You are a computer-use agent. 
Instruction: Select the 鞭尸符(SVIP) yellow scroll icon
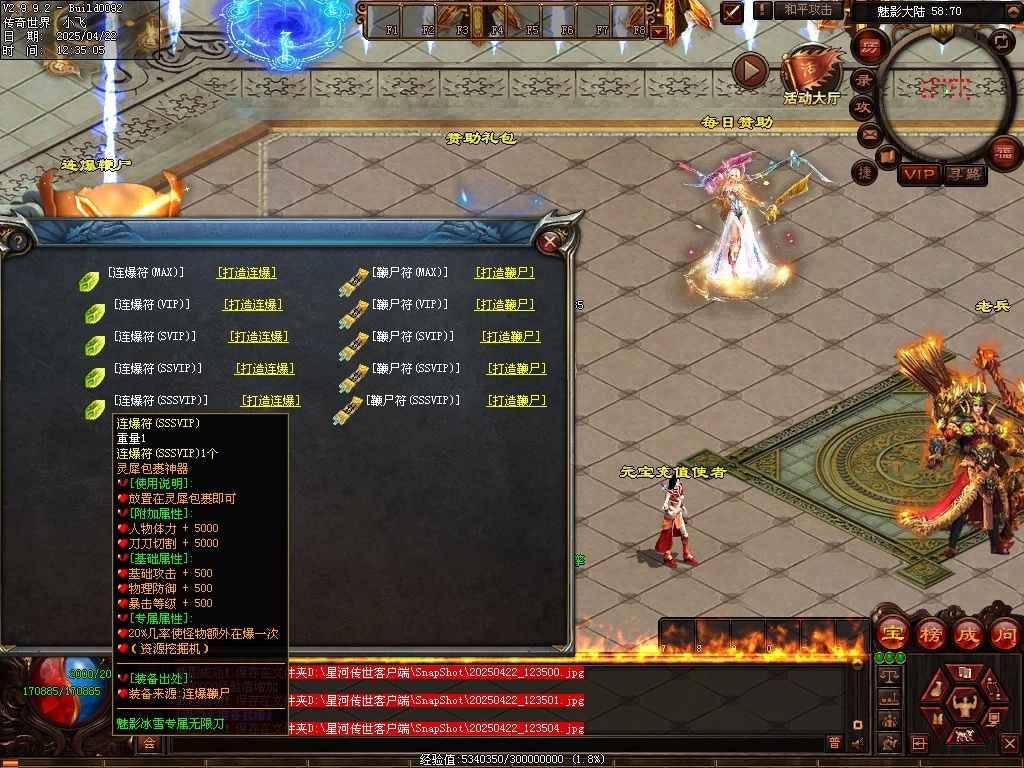[353, 346]
